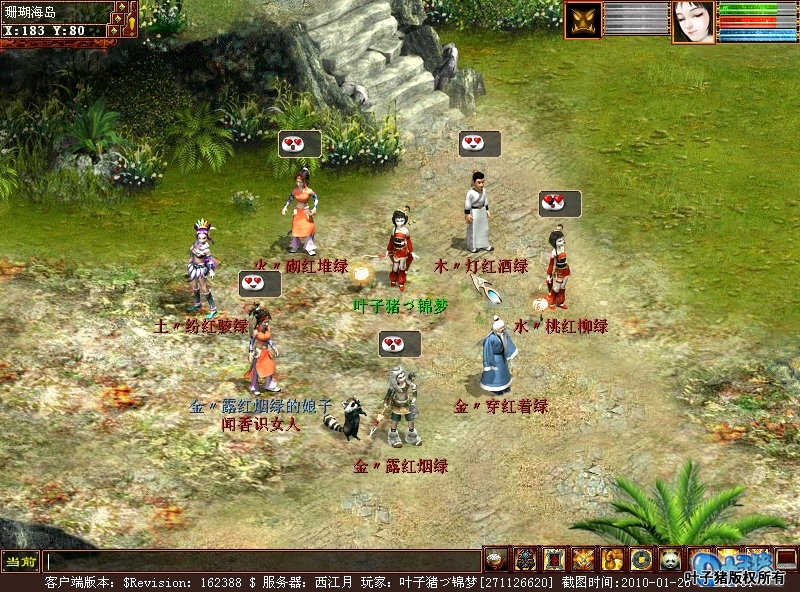Screen dimensions: 800x592
Task: Open the bronze coin toolbar icon
Action: [x=641, y=559]
